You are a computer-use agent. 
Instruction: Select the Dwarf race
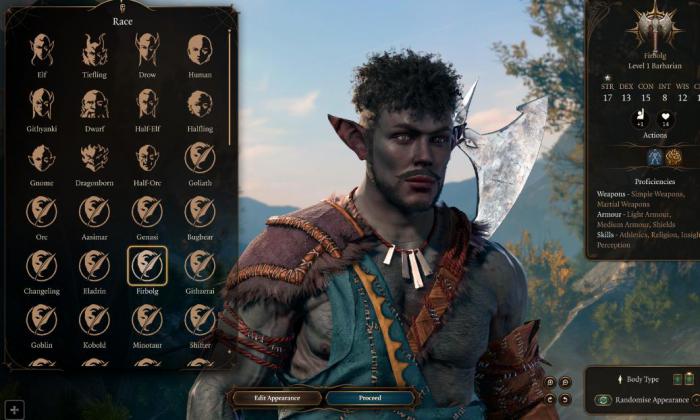94,103
